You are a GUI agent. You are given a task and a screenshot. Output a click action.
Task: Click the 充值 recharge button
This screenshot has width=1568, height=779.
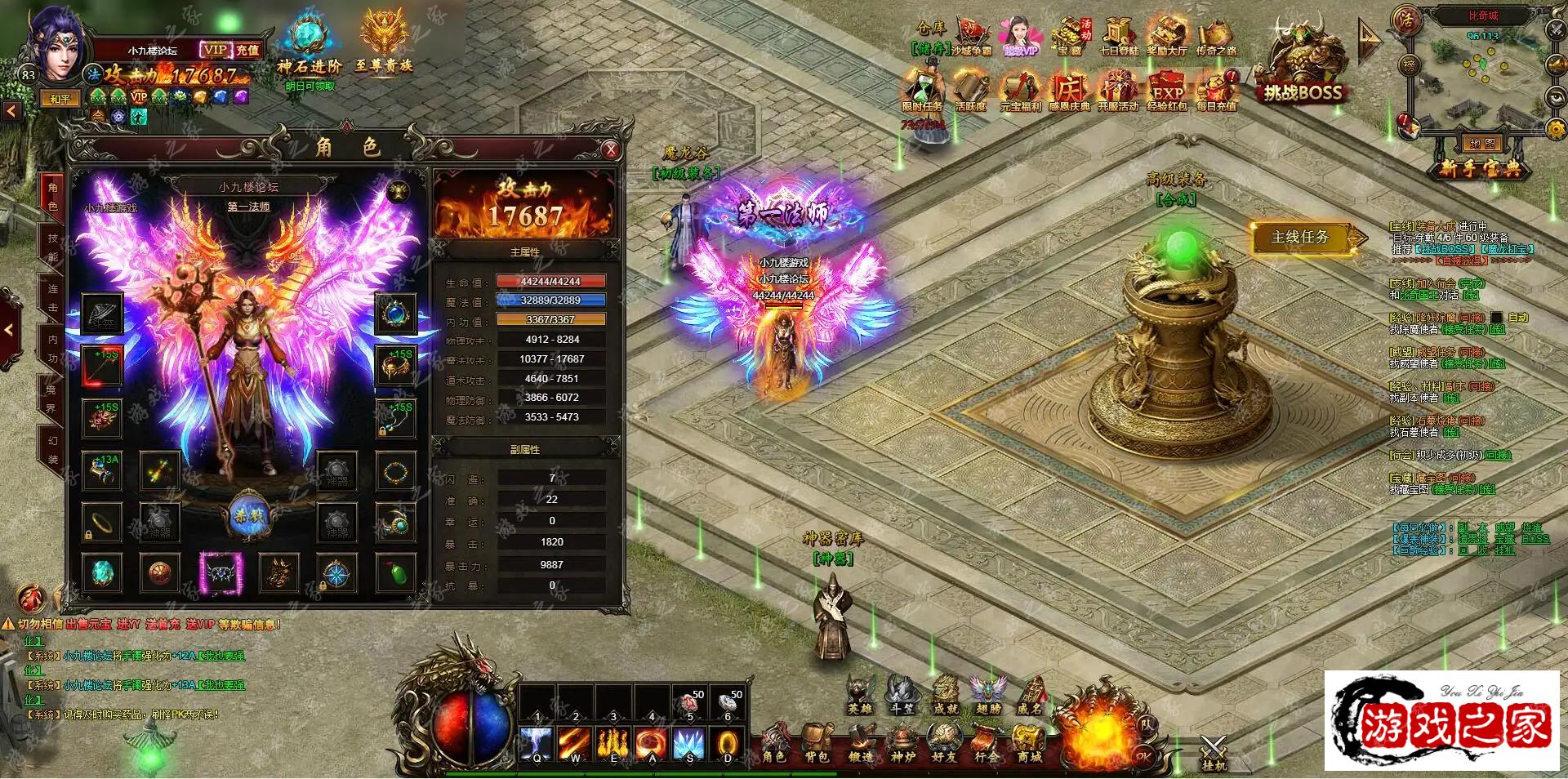click(x=247, y=50)
